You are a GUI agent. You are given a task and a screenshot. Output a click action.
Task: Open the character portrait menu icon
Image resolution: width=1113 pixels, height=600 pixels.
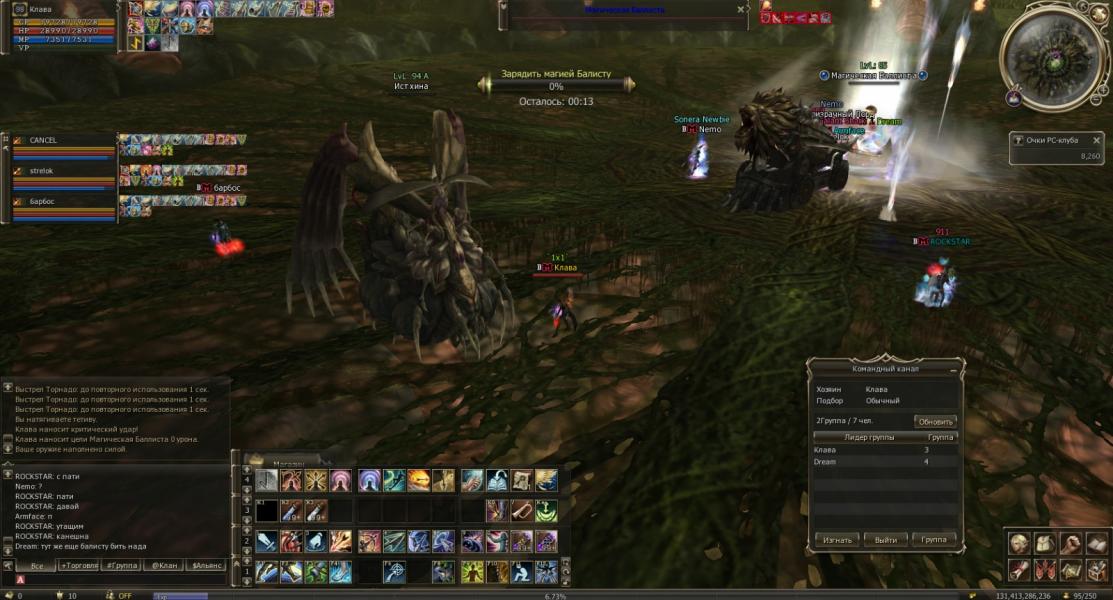1019,543
